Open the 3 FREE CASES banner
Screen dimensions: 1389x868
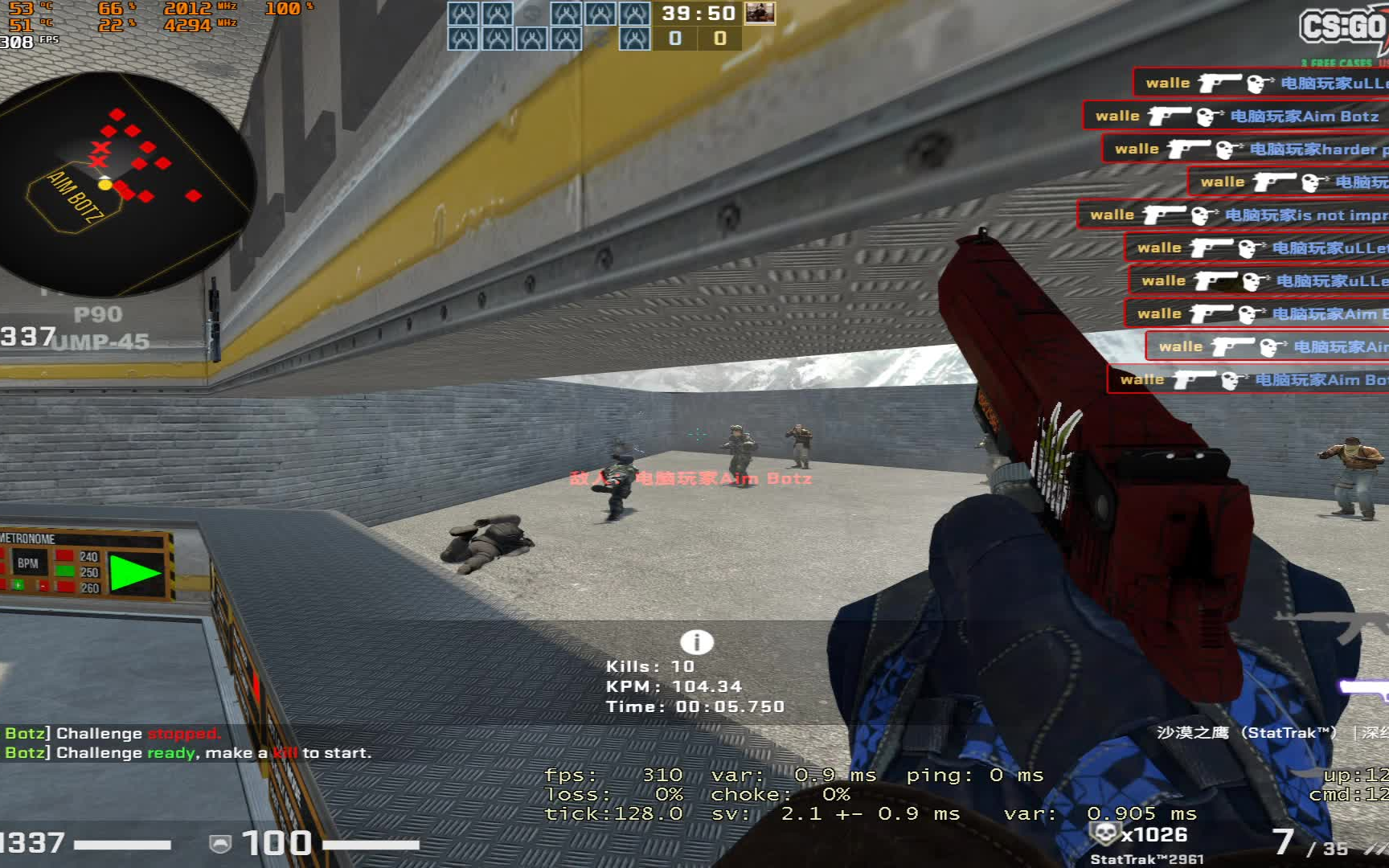pos(1336,61)
